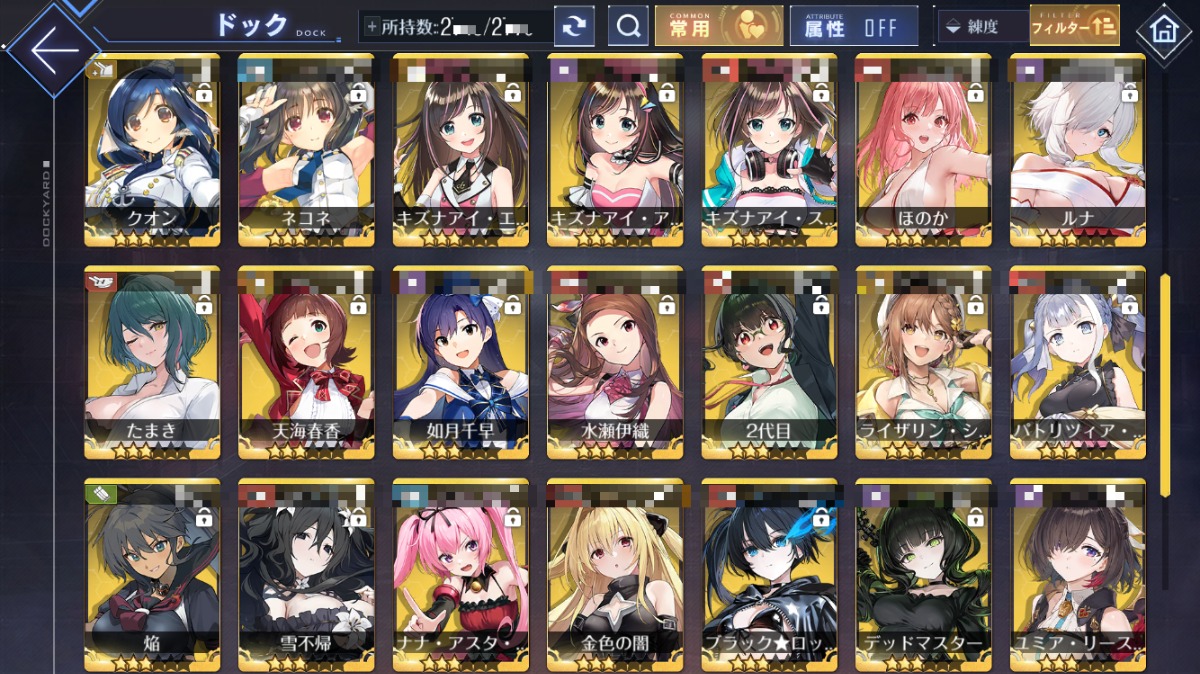Pick the ほのか ship card
Image resolution: width=1200 pixels, height=674 pixels.
point(923,150)
